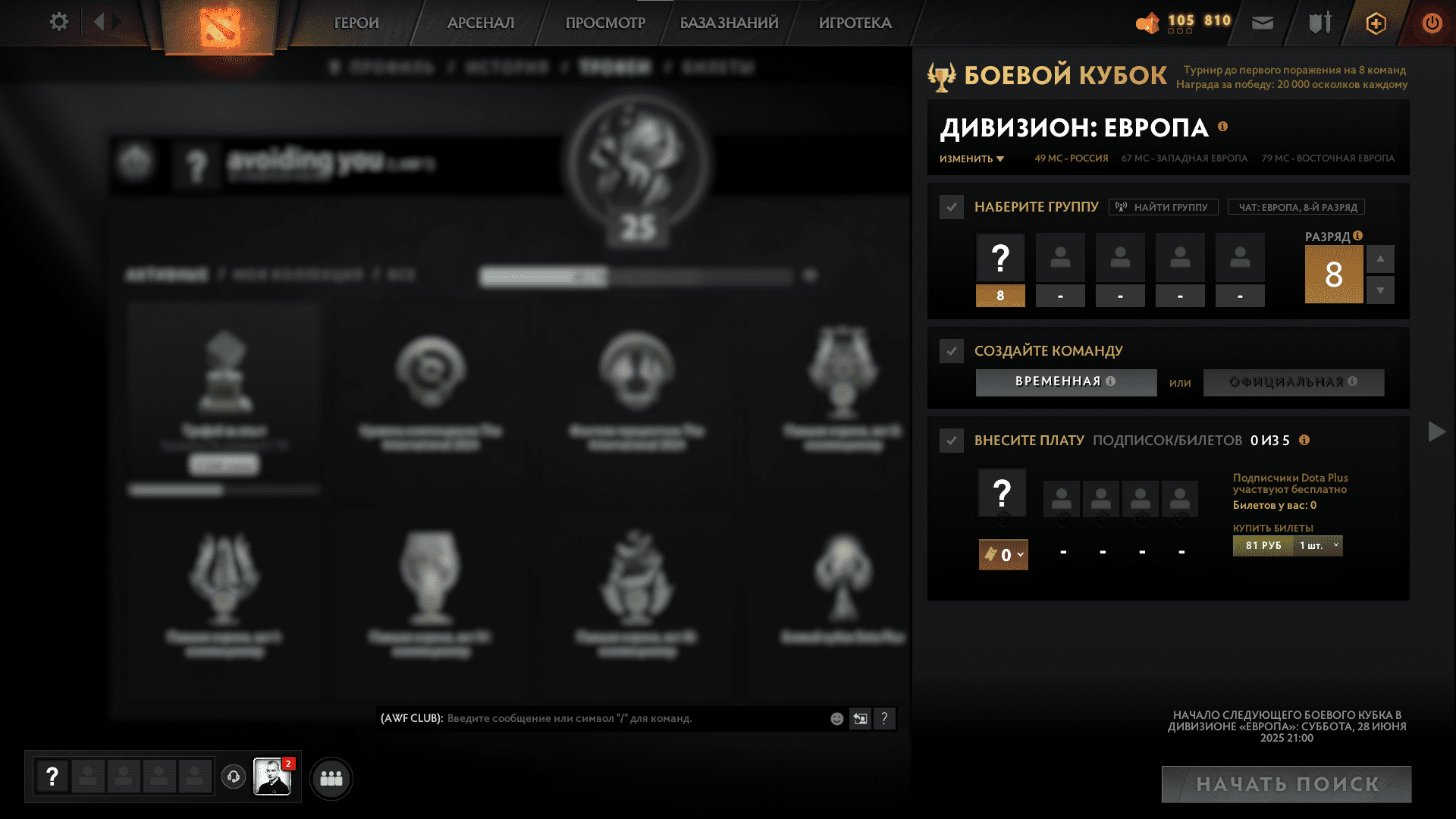Toggle the СОЗДАЙТЕ КОМАНДУ checkmark
The height and width of the screenshot is (819, 1456).
952,351
